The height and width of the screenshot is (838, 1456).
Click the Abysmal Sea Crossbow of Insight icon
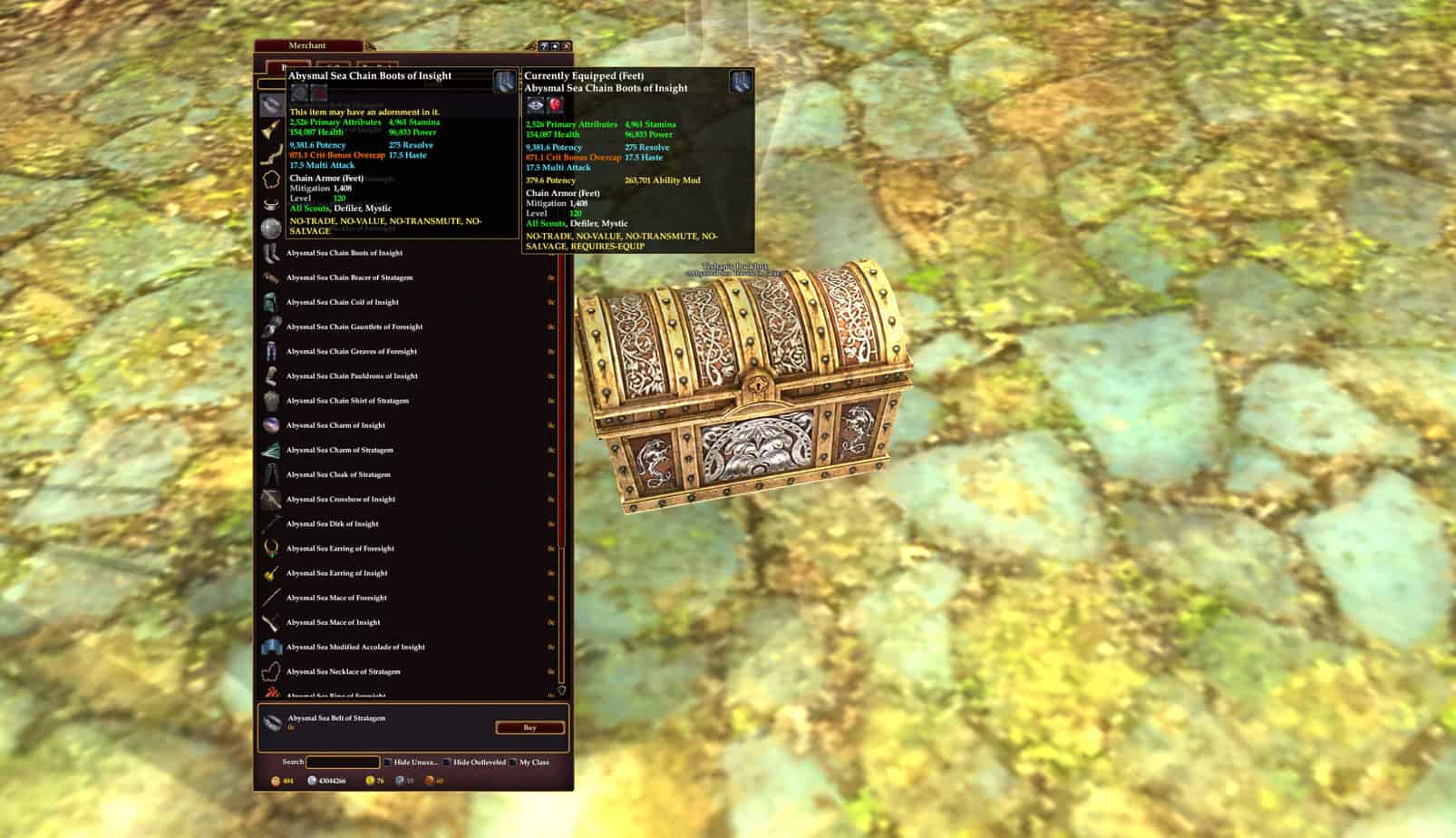coord(270,499)
